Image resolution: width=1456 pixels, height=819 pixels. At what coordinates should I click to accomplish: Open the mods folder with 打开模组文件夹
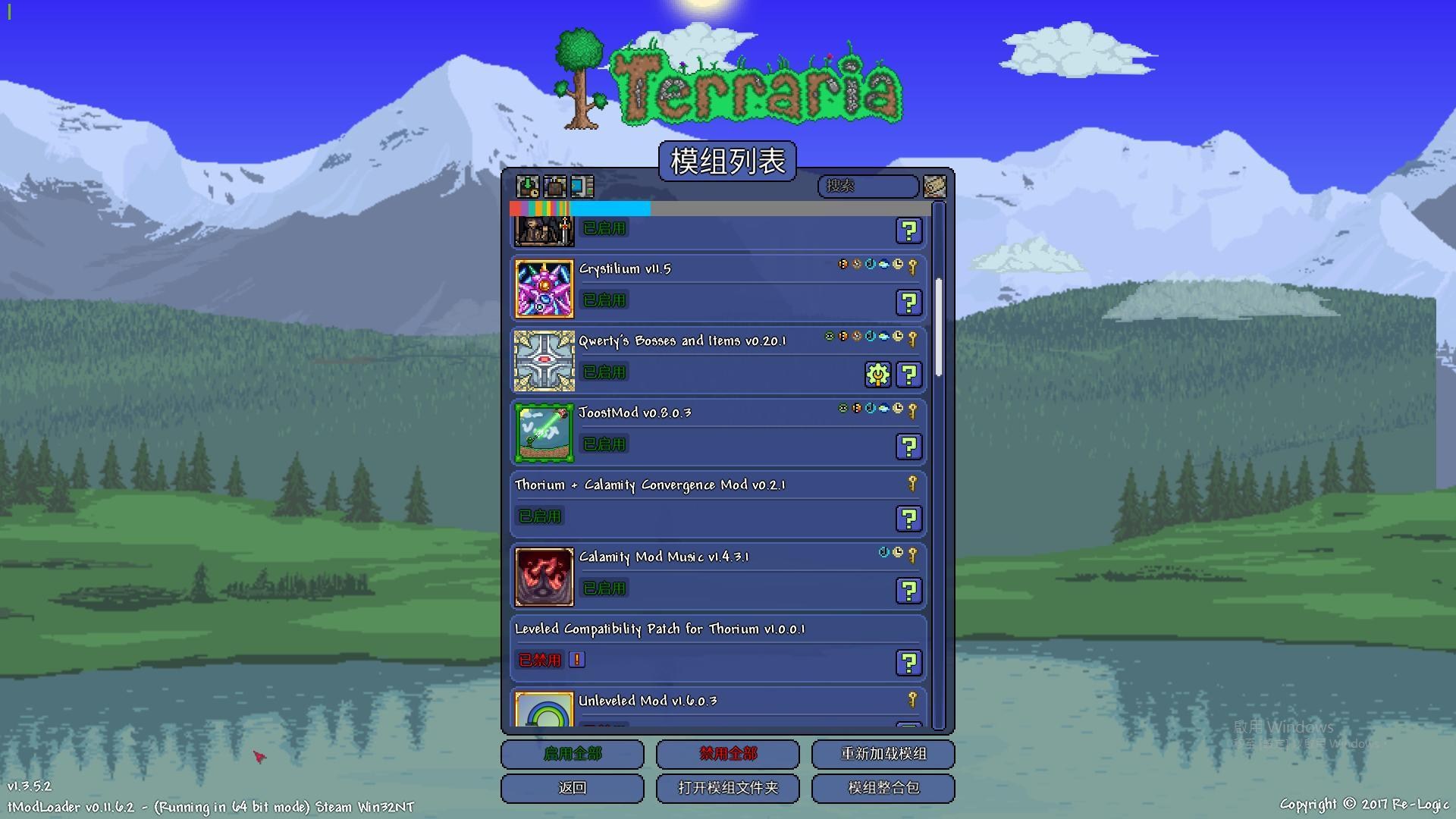pyautogui.click(x=727, y=788)
